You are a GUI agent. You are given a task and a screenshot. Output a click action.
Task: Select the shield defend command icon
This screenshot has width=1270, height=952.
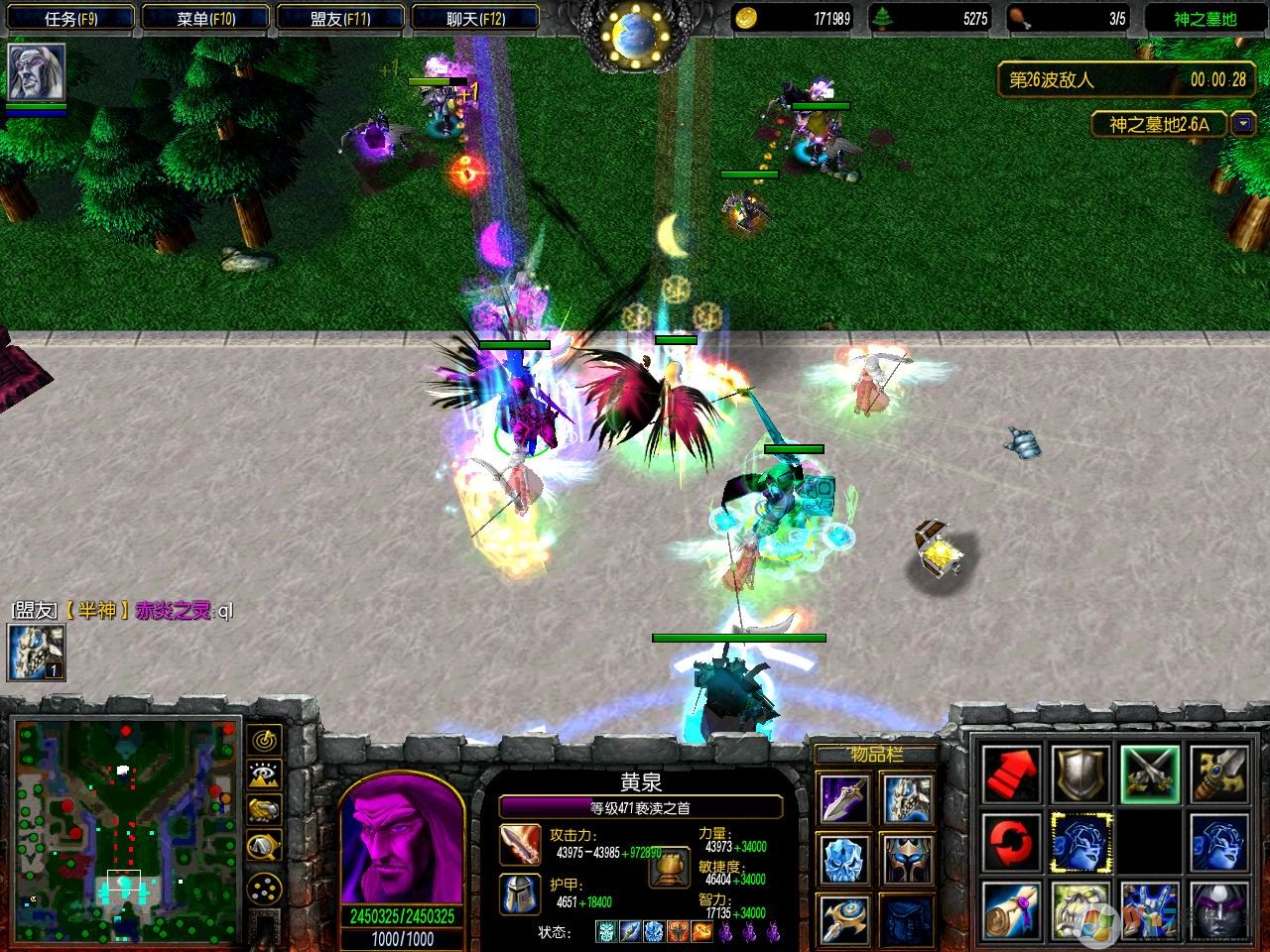1080,774
